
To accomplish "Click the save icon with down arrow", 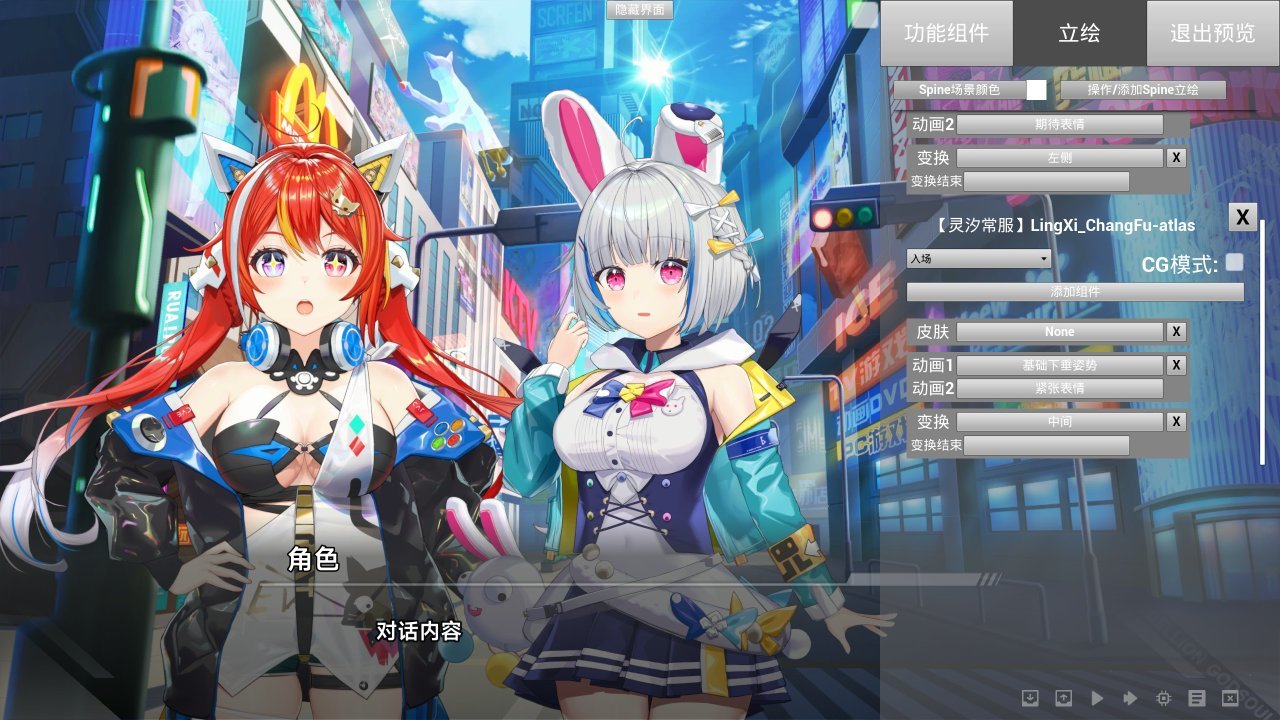I will tap(1031, 698).
